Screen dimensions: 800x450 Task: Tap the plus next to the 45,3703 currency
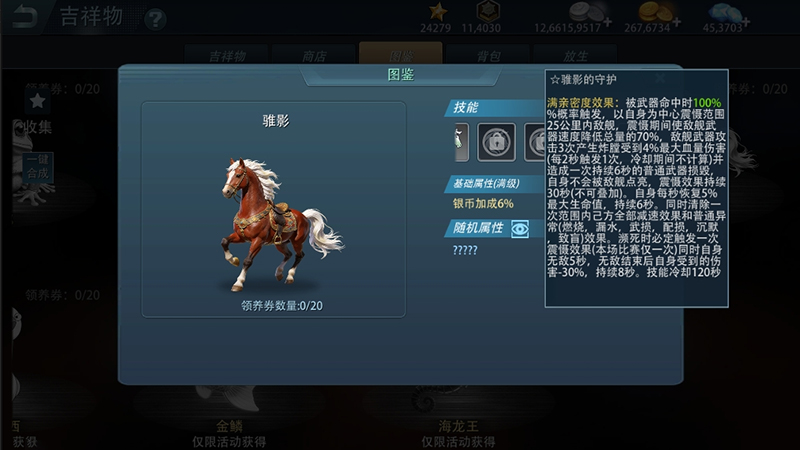click(x=748, y=21)
